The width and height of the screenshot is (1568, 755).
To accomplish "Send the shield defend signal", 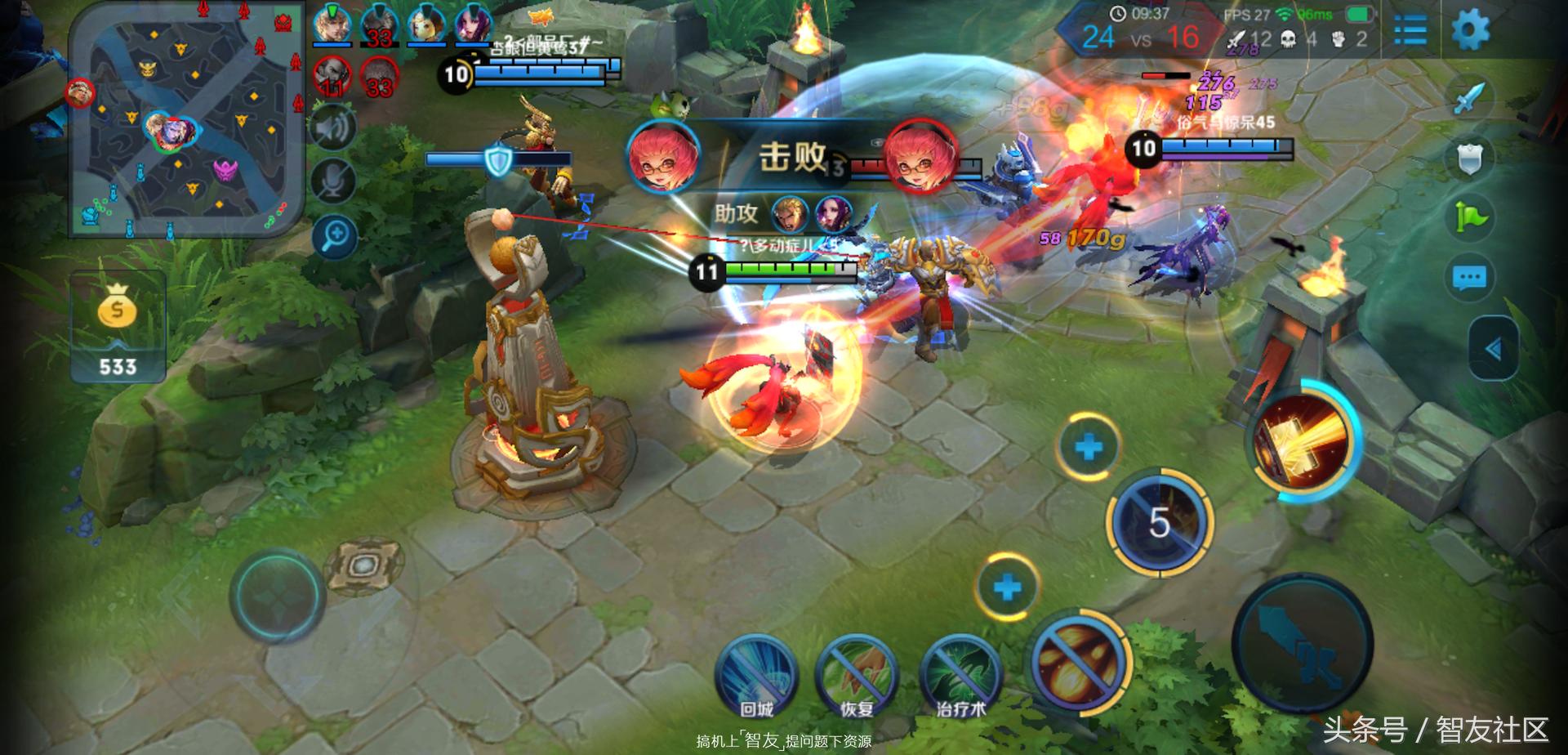I will point(1470,158).
